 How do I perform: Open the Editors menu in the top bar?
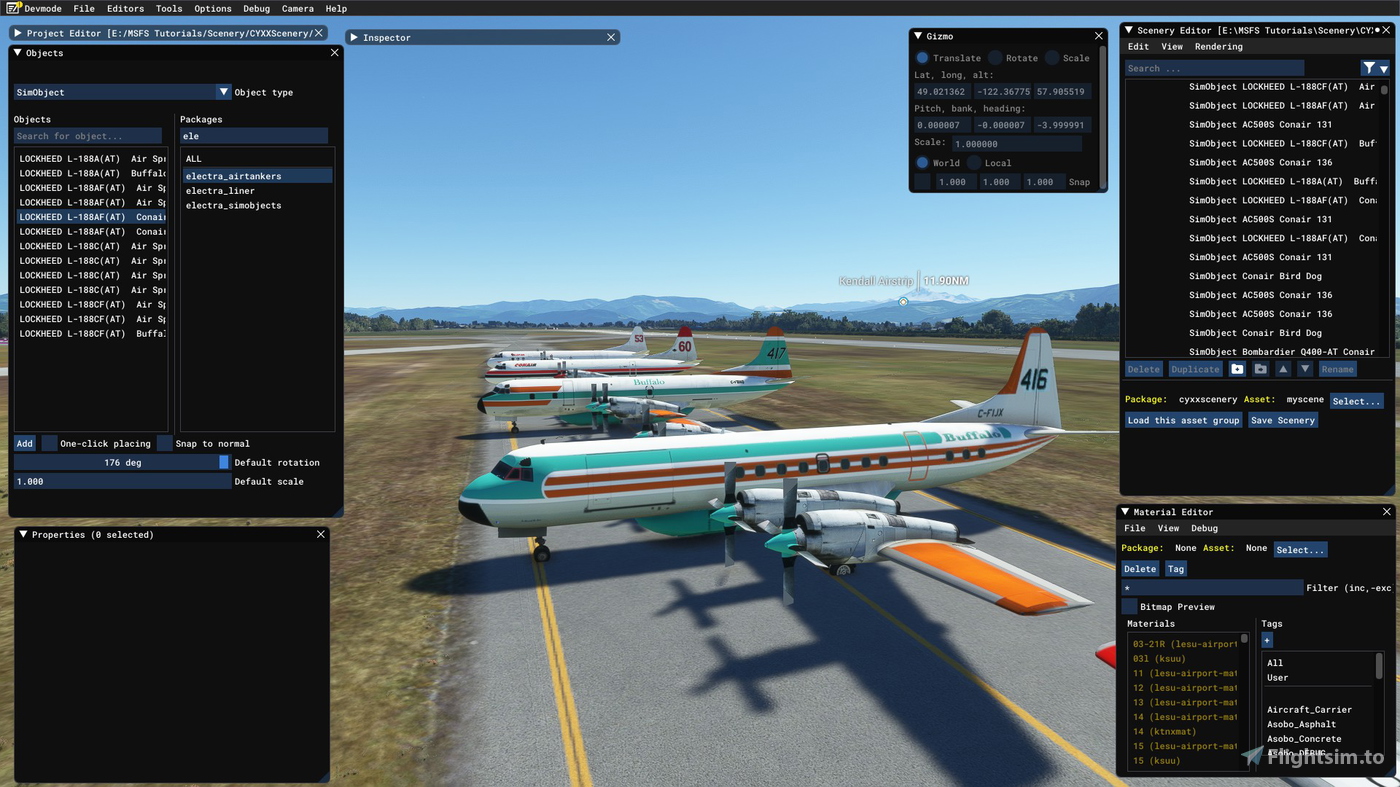(x=124, y=8)
